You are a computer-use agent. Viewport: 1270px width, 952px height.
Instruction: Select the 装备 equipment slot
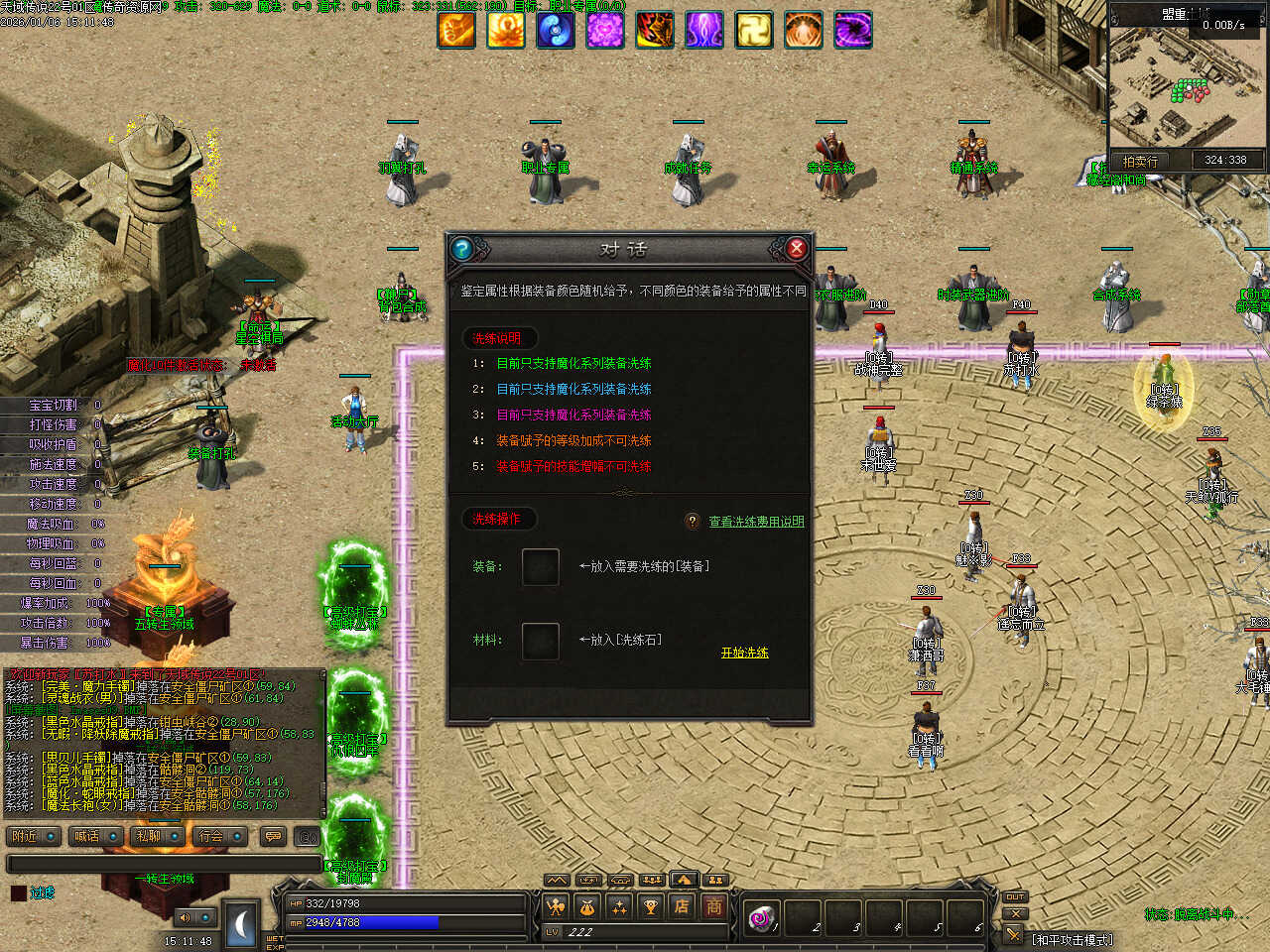[540, 567]
